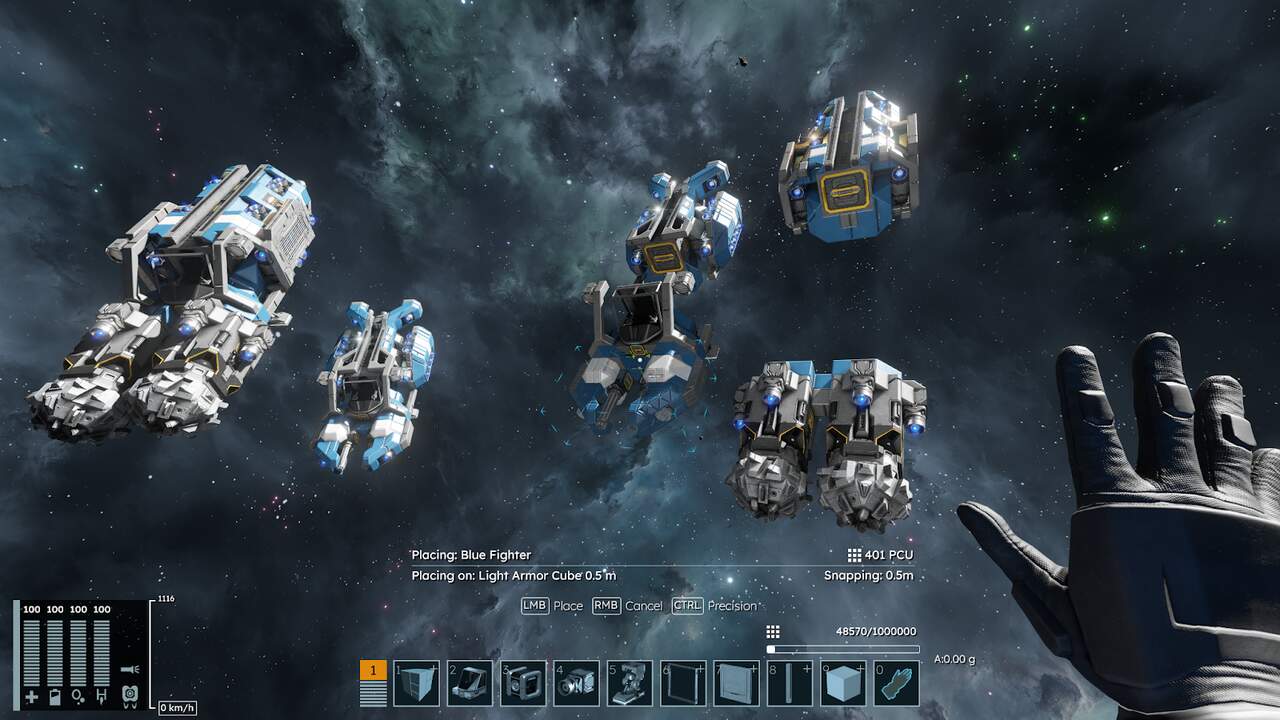The height and width of the screenshot is (720, 1280).
Task: Select the panelled armor block in slot 1
Action: coord(416,684)
